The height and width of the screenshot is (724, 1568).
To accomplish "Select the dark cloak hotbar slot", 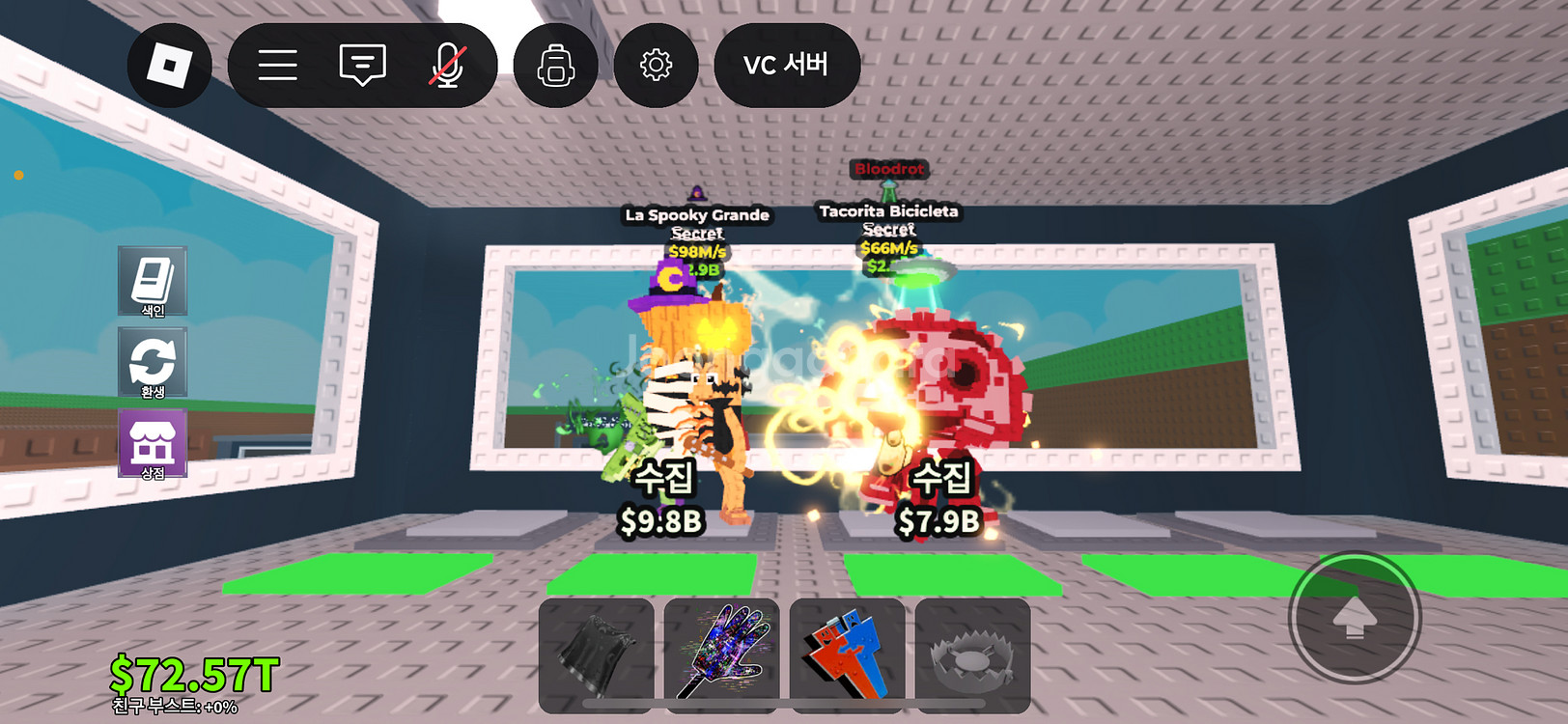I will [x=596, y=654].
